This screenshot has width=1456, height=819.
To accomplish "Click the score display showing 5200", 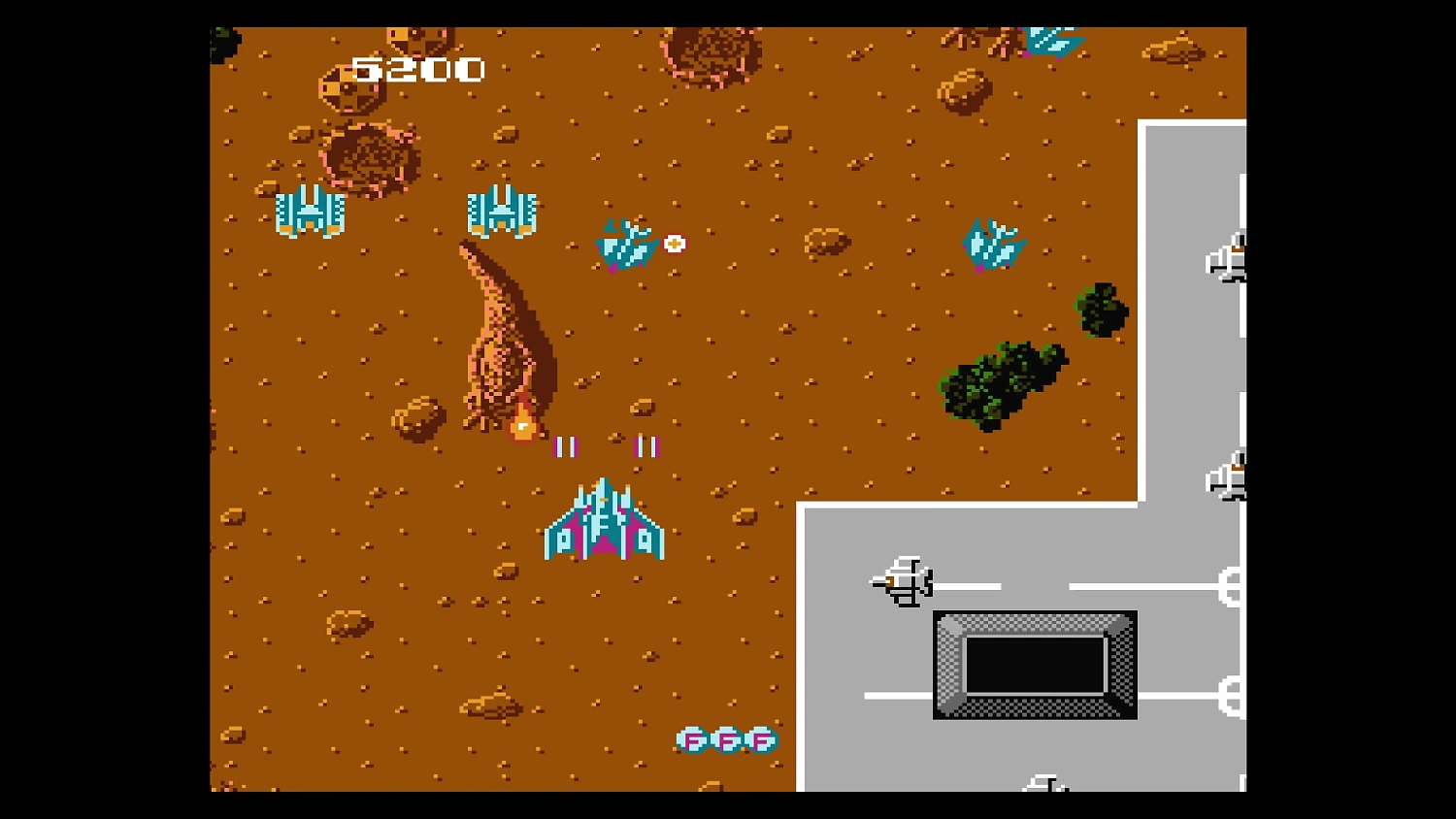I will coord(419,68).
